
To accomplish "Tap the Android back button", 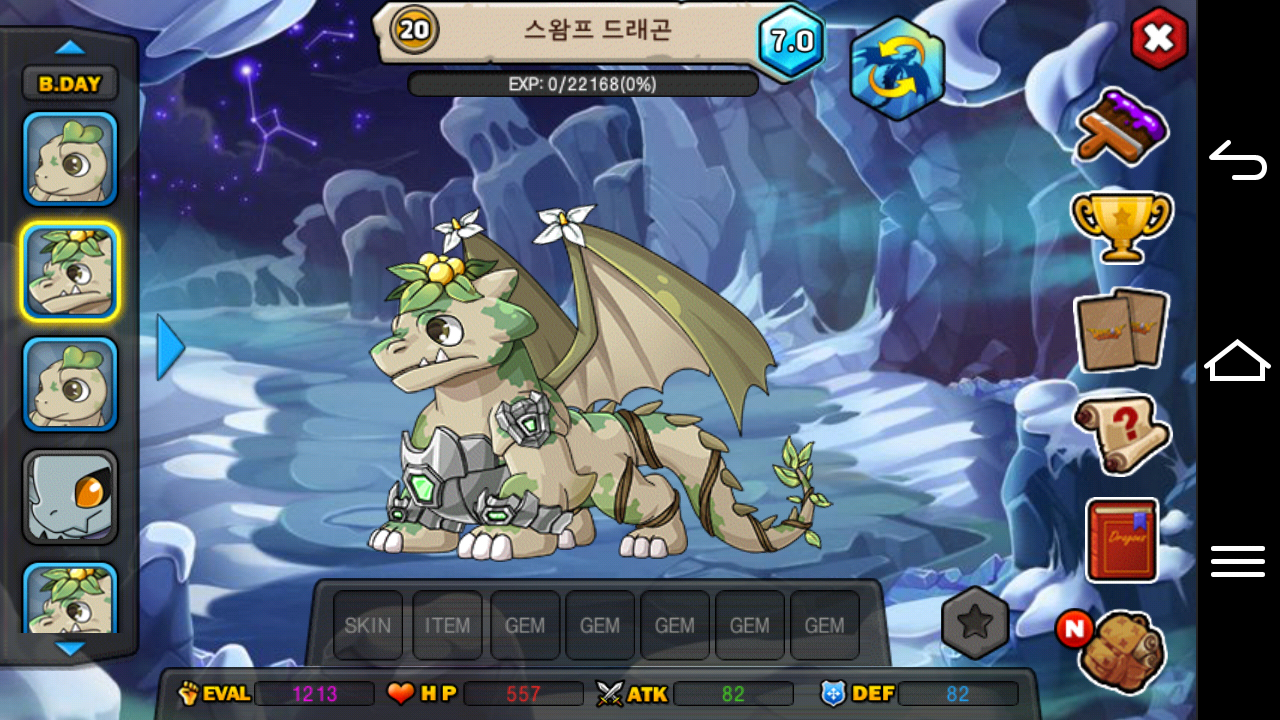I will [1238, 160].
